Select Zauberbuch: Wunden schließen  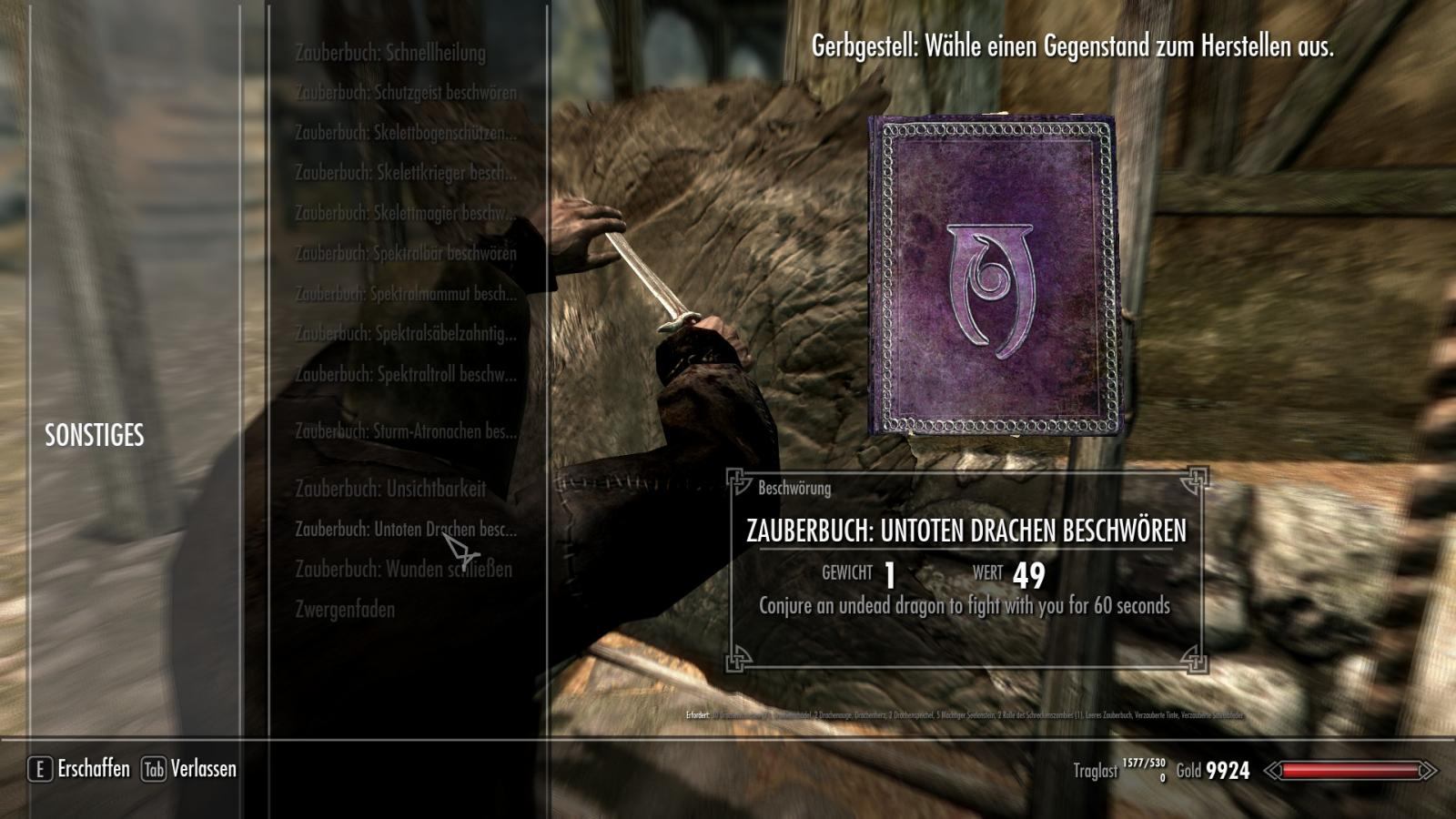tap(403, 570)
